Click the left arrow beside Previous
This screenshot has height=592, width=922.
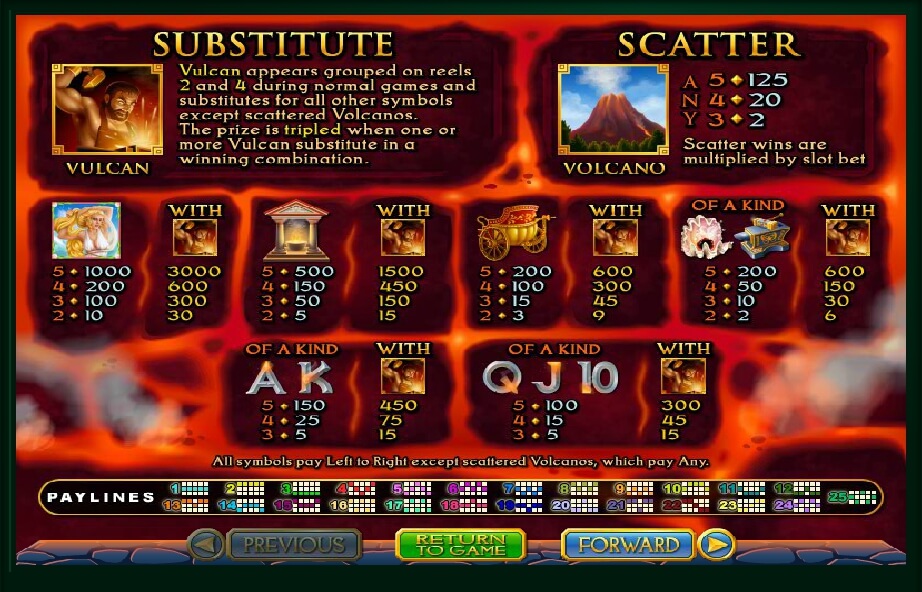[x=205, y=544]
